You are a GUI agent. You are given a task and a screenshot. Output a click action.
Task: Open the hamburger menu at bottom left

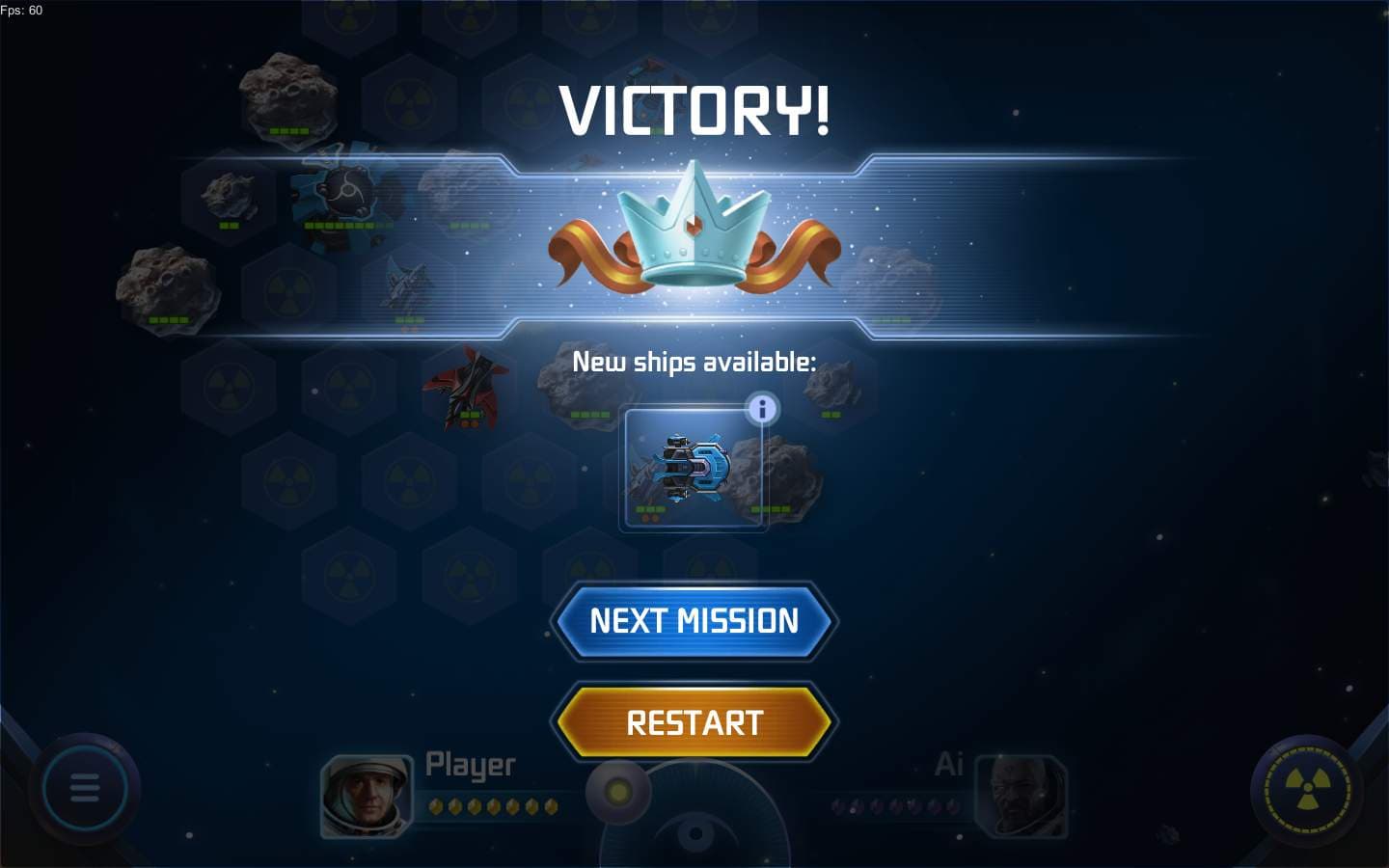(x=86, y=788)
